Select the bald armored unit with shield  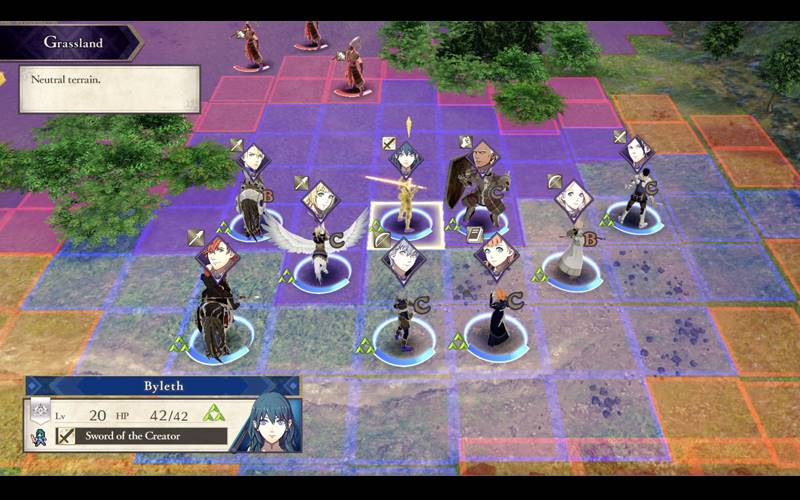pyautogui.click(x=482, y=195)
